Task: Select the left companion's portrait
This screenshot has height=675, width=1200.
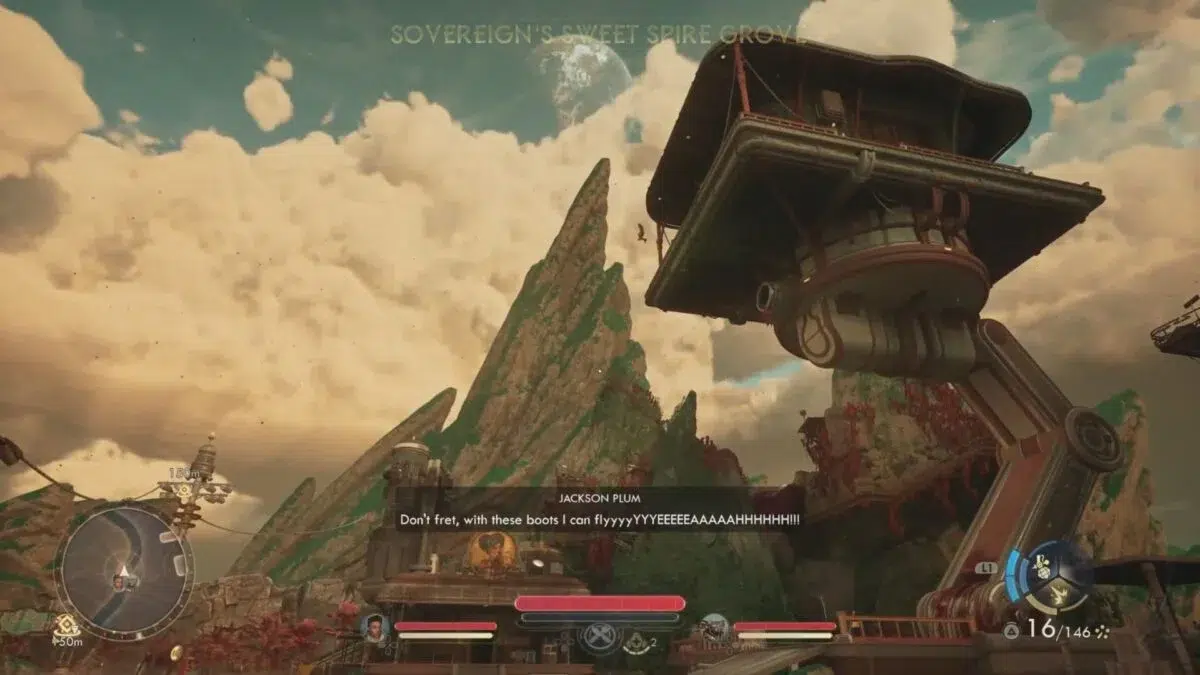Action: tap(375, 627)
